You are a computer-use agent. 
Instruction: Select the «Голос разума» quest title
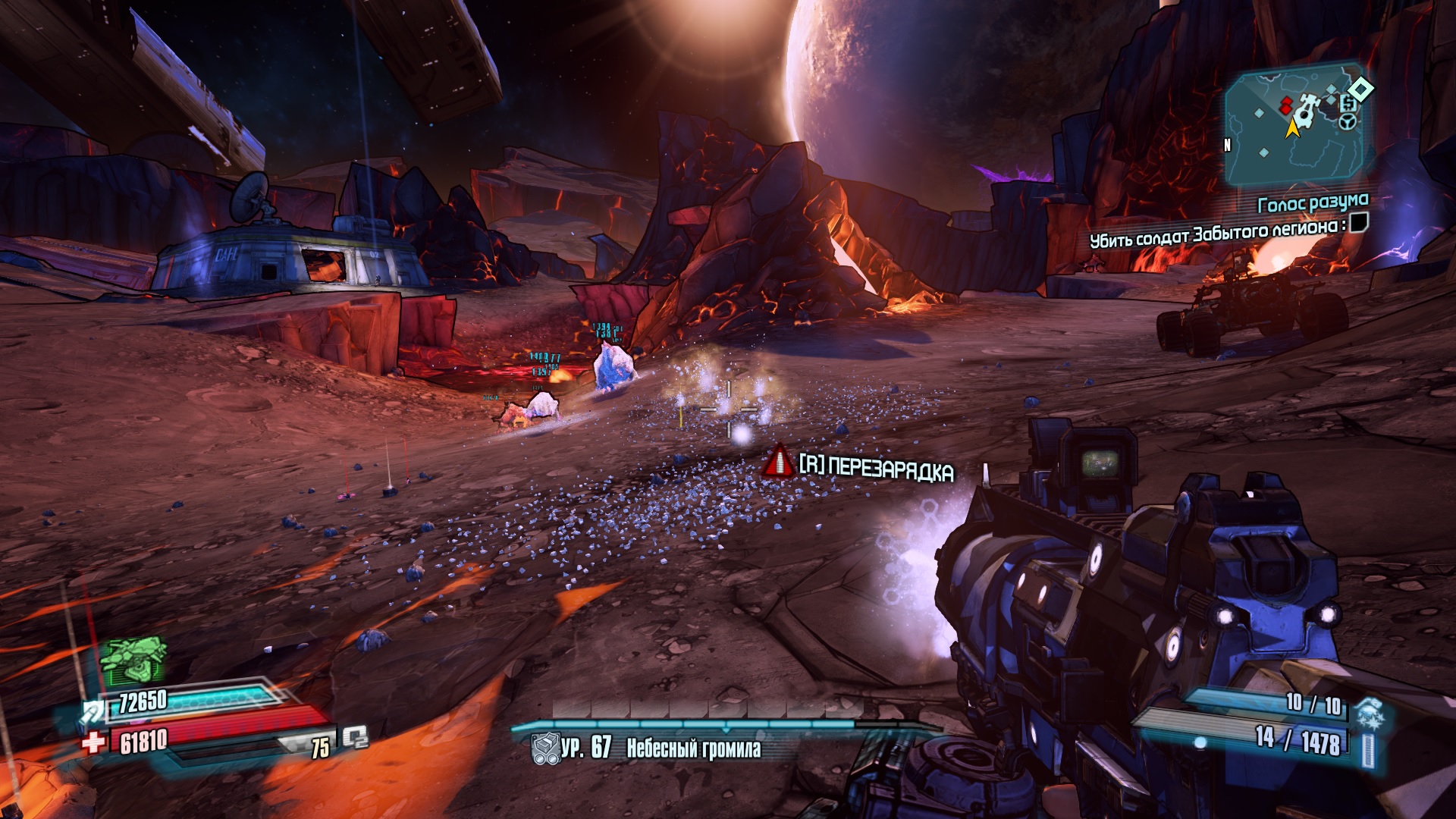point(1313,203)
